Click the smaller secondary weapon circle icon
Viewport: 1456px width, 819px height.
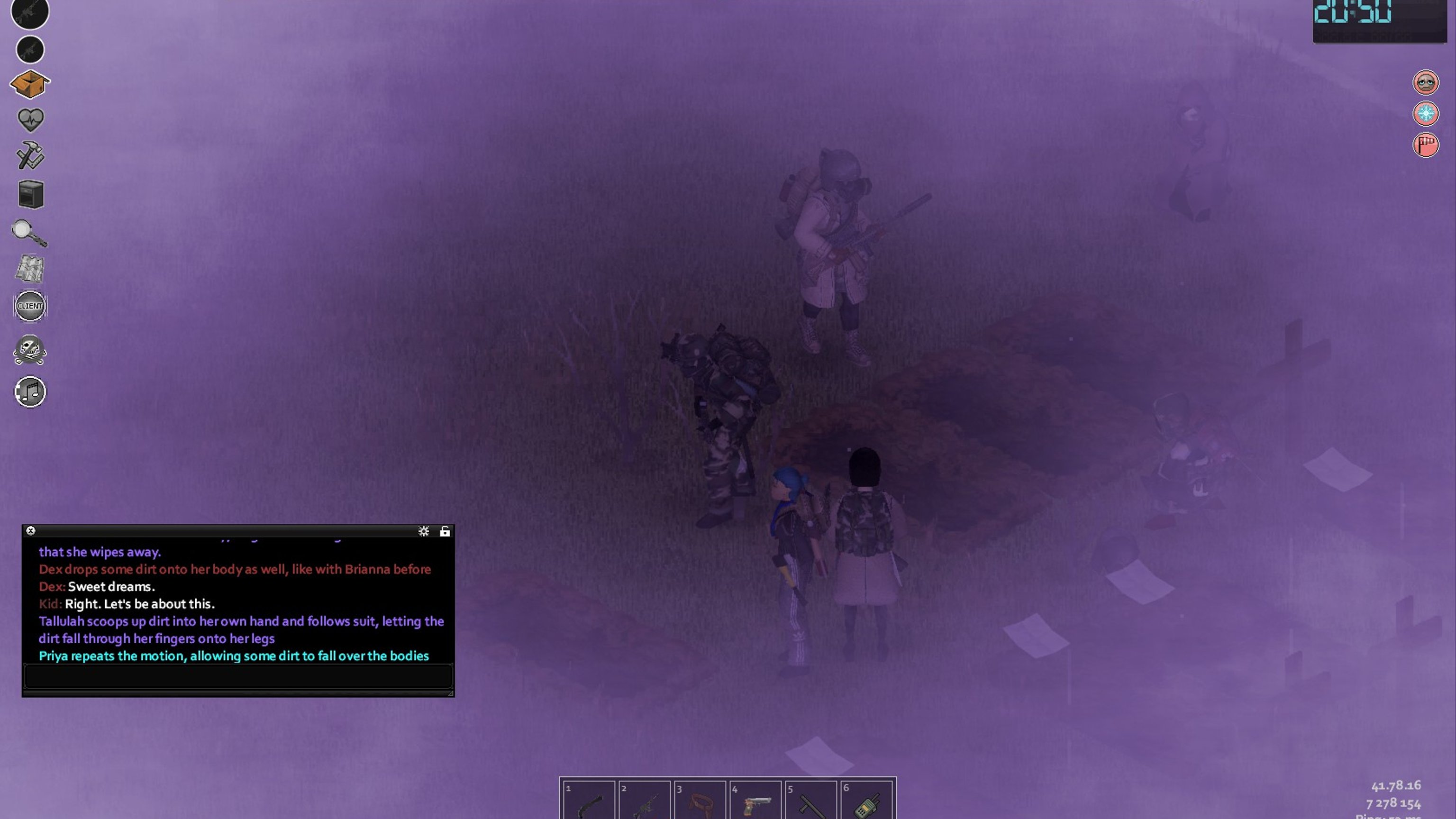pos(30,50)
